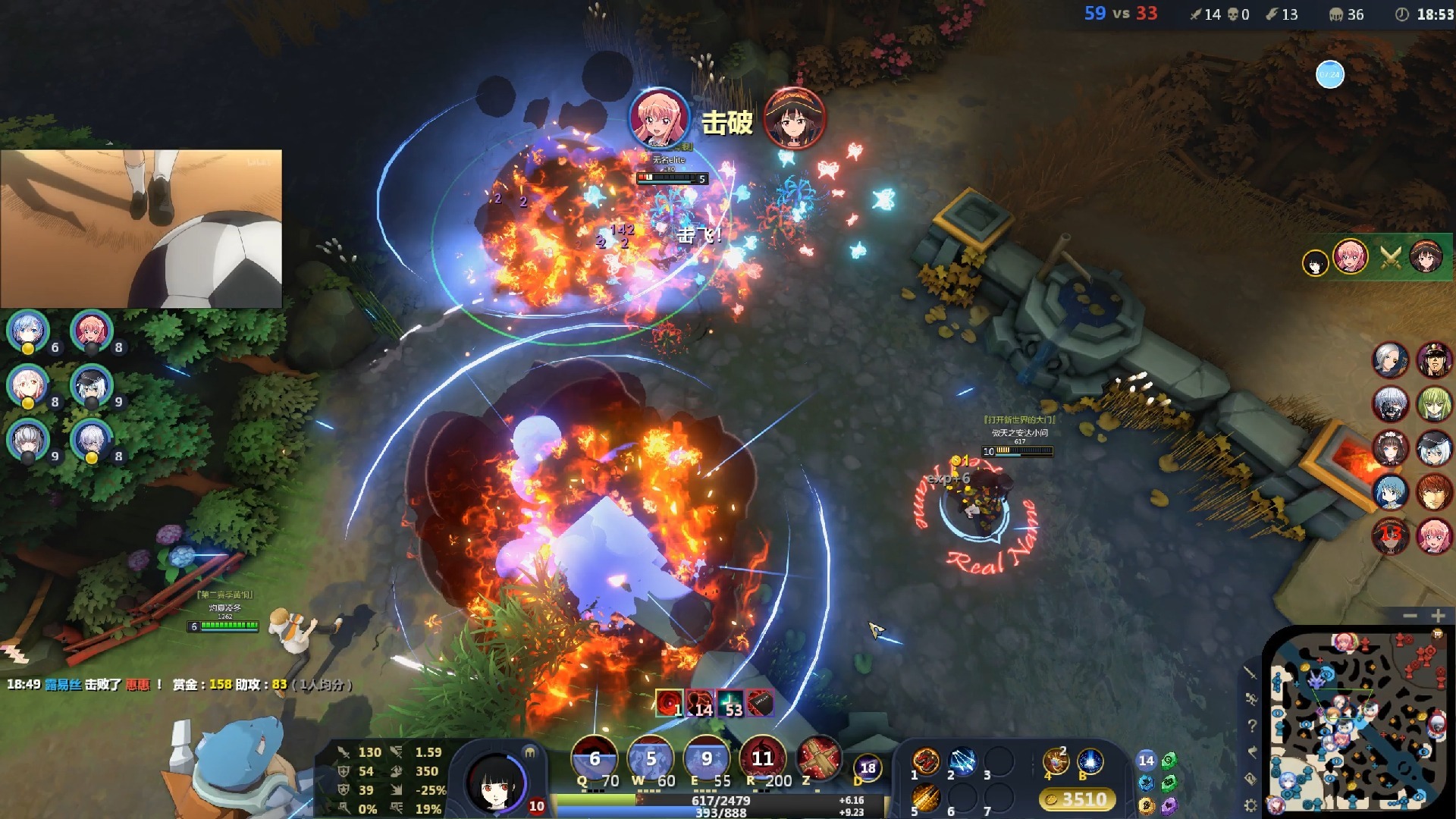Use the D summoner spell

(868, 768)
